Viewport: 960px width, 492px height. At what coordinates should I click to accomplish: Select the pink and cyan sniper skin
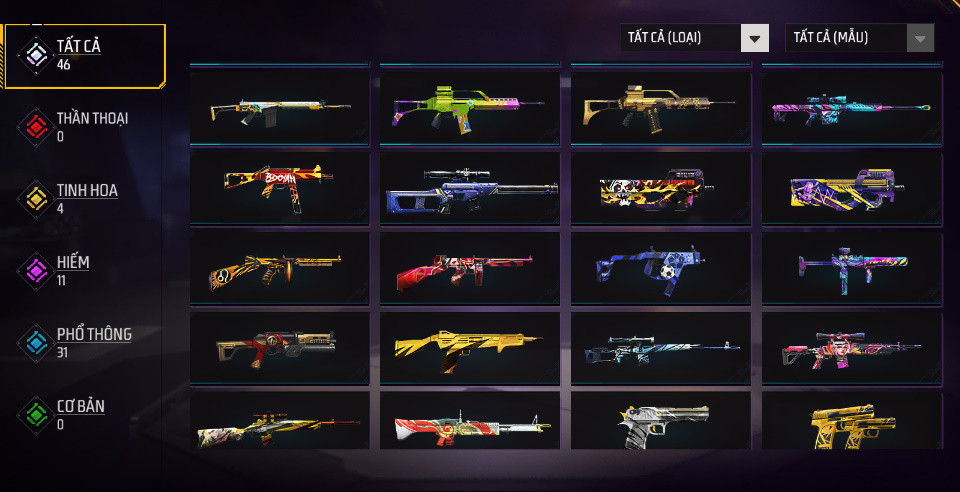(x=851, y=106)
